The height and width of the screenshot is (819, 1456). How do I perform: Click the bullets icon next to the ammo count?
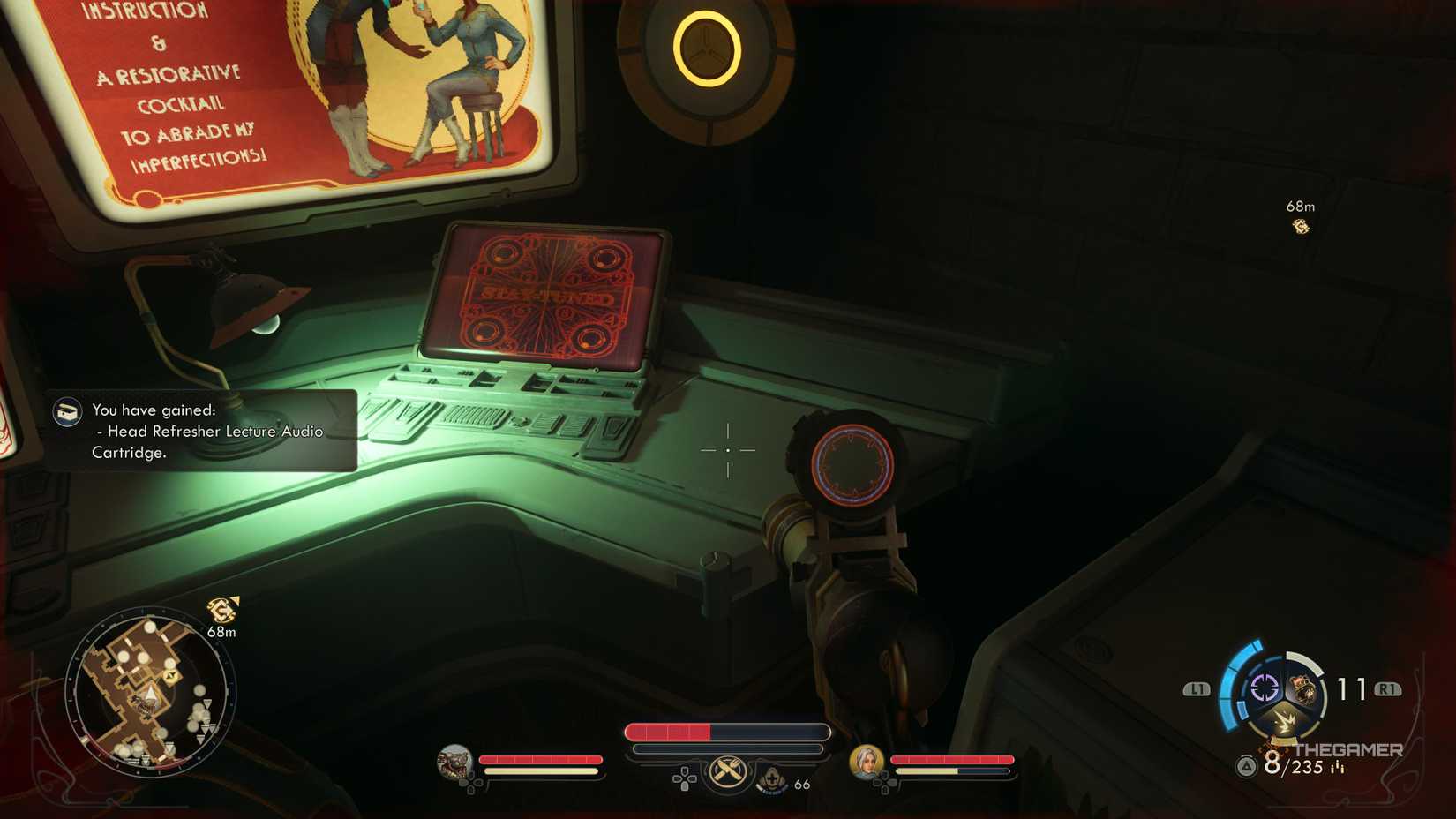1337,767
